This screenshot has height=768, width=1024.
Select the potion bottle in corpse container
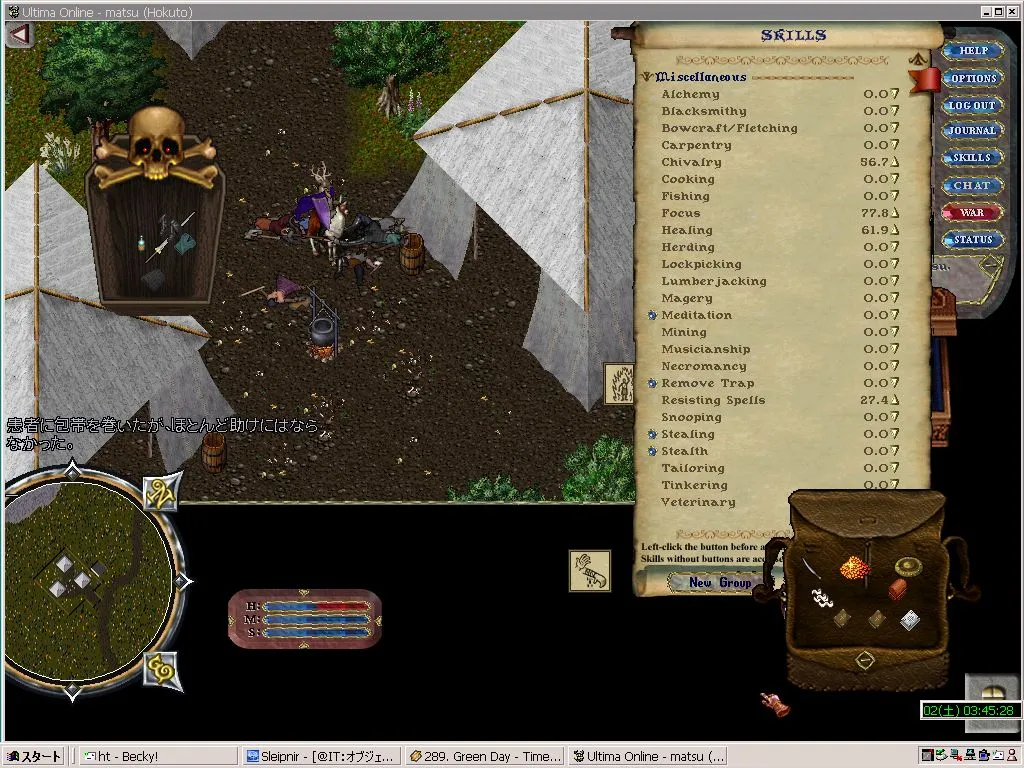144,243
